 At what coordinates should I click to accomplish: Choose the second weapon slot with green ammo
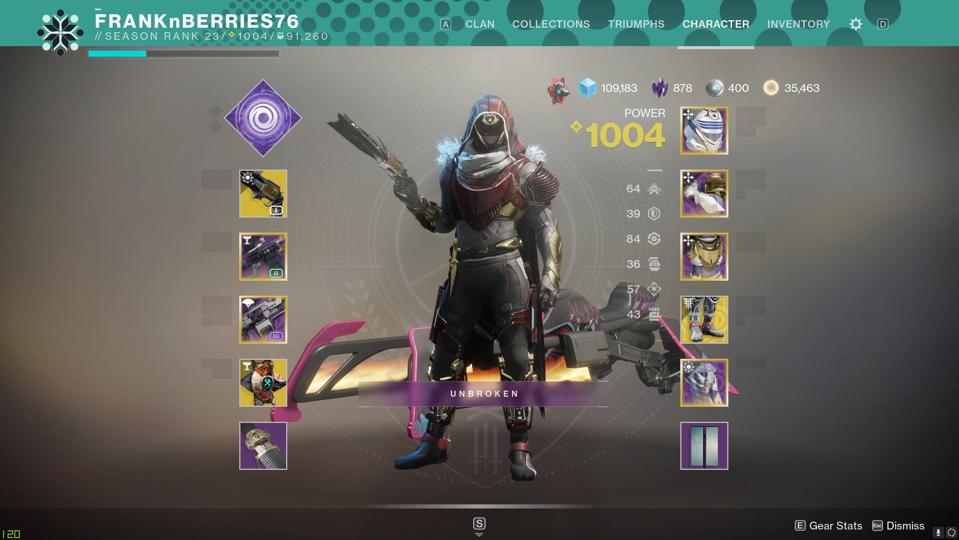click(x=263, y=256)
